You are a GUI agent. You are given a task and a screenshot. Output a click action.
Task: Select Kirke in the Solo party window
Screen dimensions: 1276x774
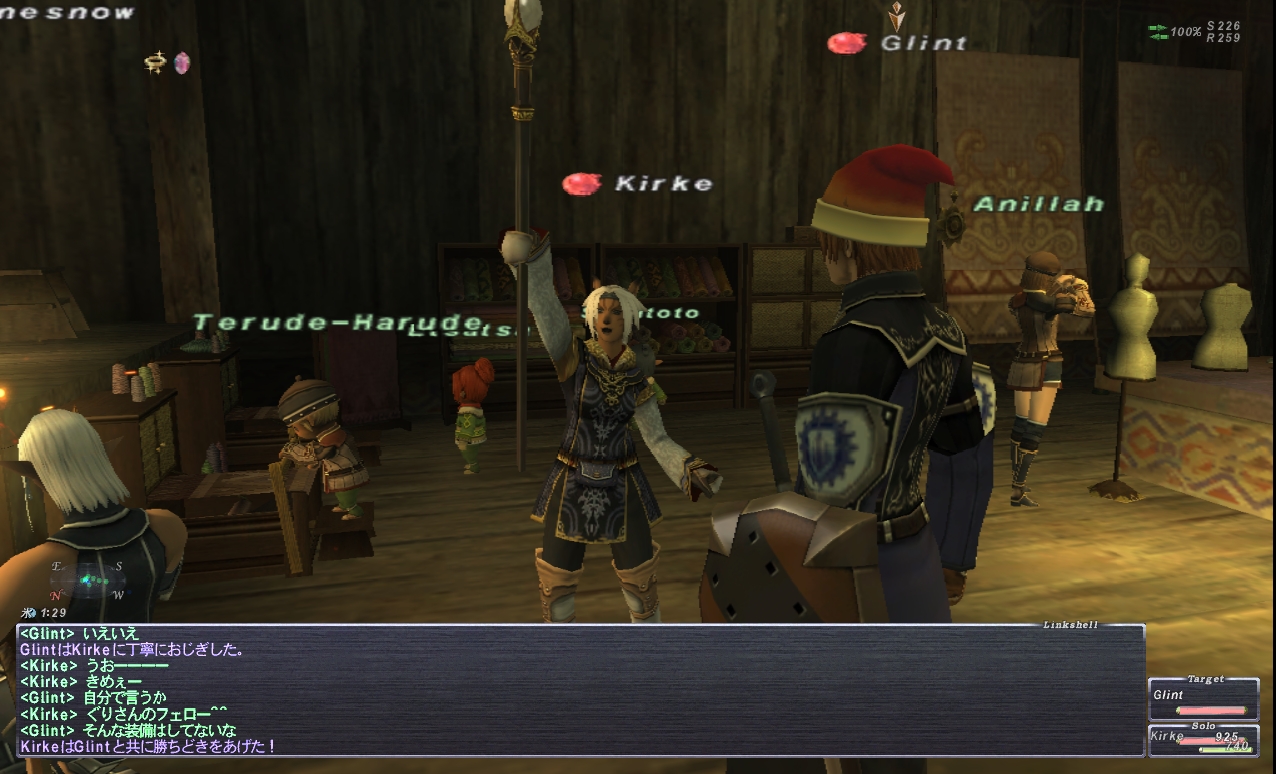point(1203,741)
